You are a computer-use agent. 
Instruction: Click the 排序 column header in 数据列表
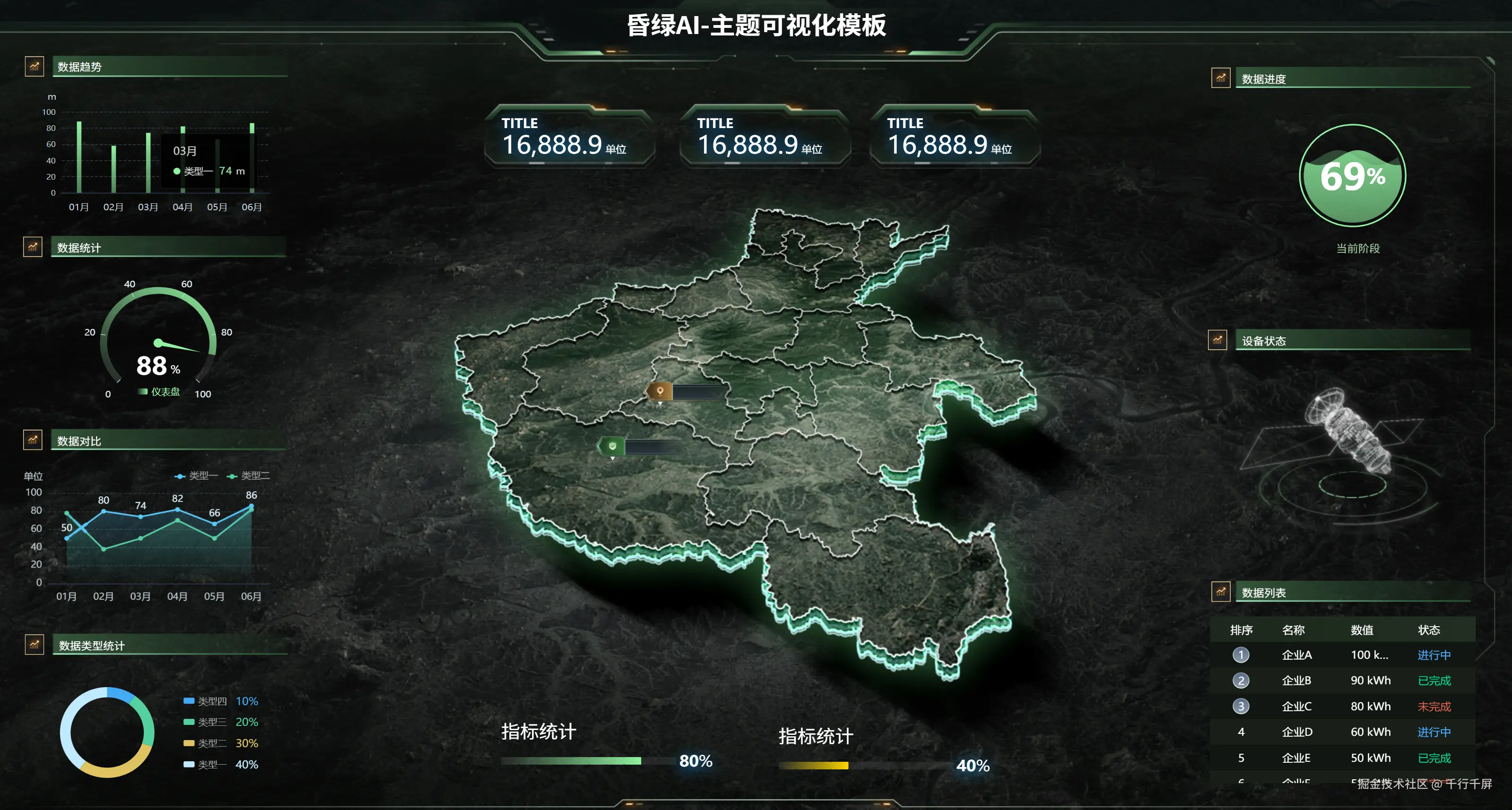[x=1242, y=630]
